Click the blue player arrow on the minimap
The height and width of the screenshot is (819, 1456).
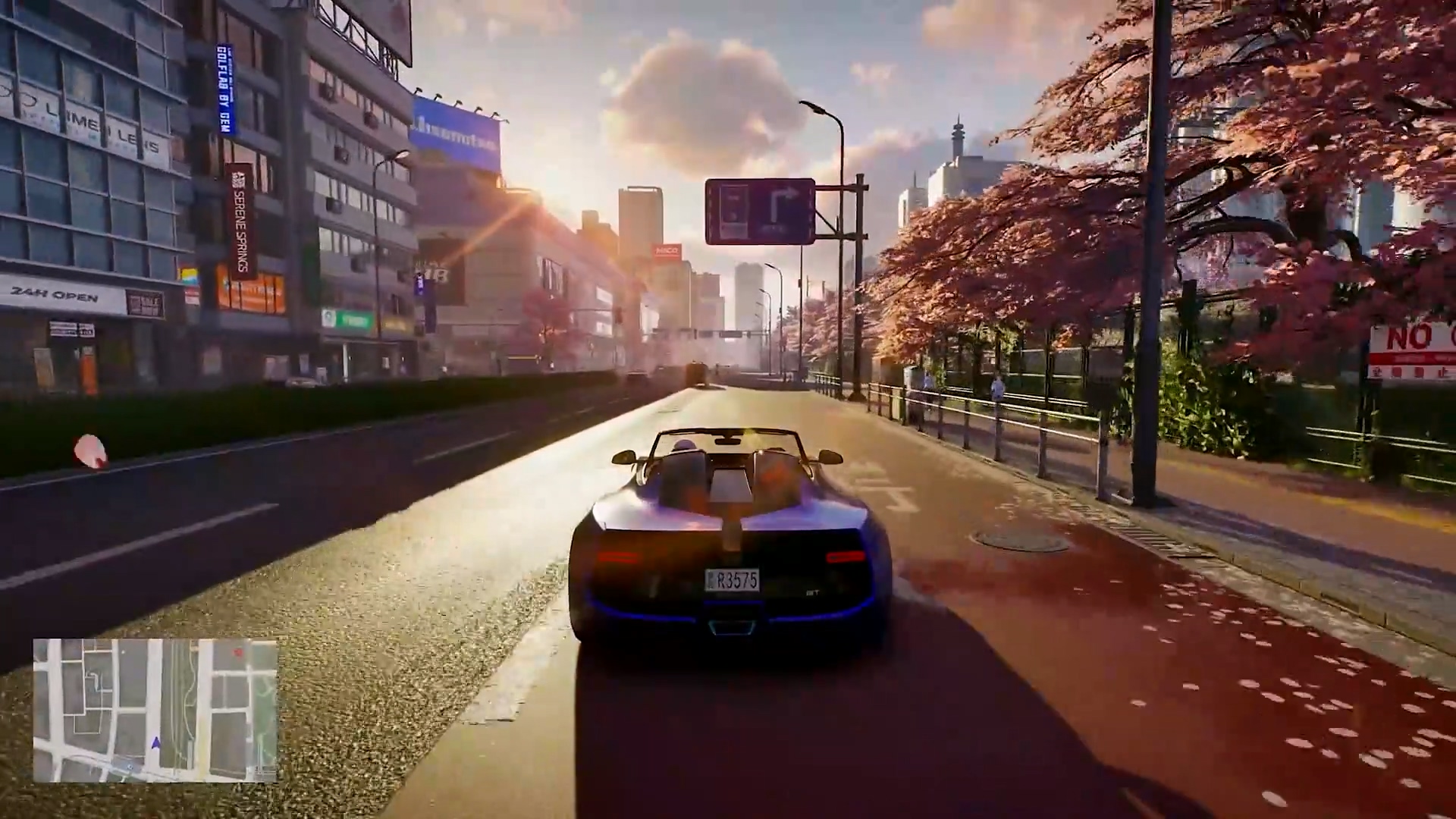tap(156, 743)
